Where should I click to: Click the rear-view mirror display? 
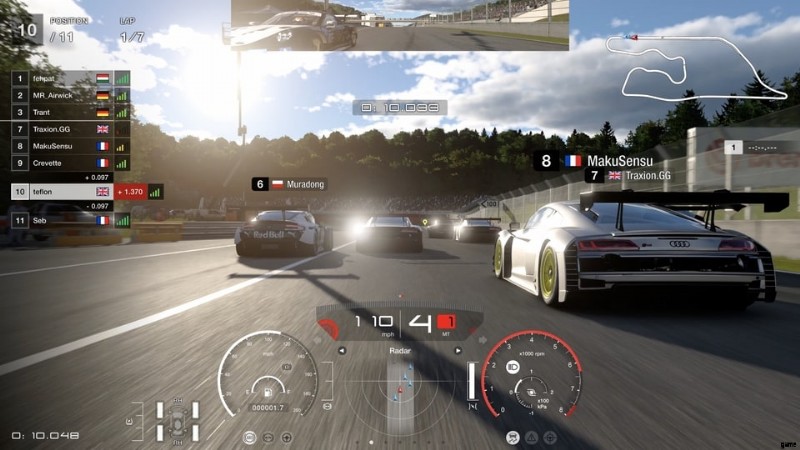pos(400,25)
